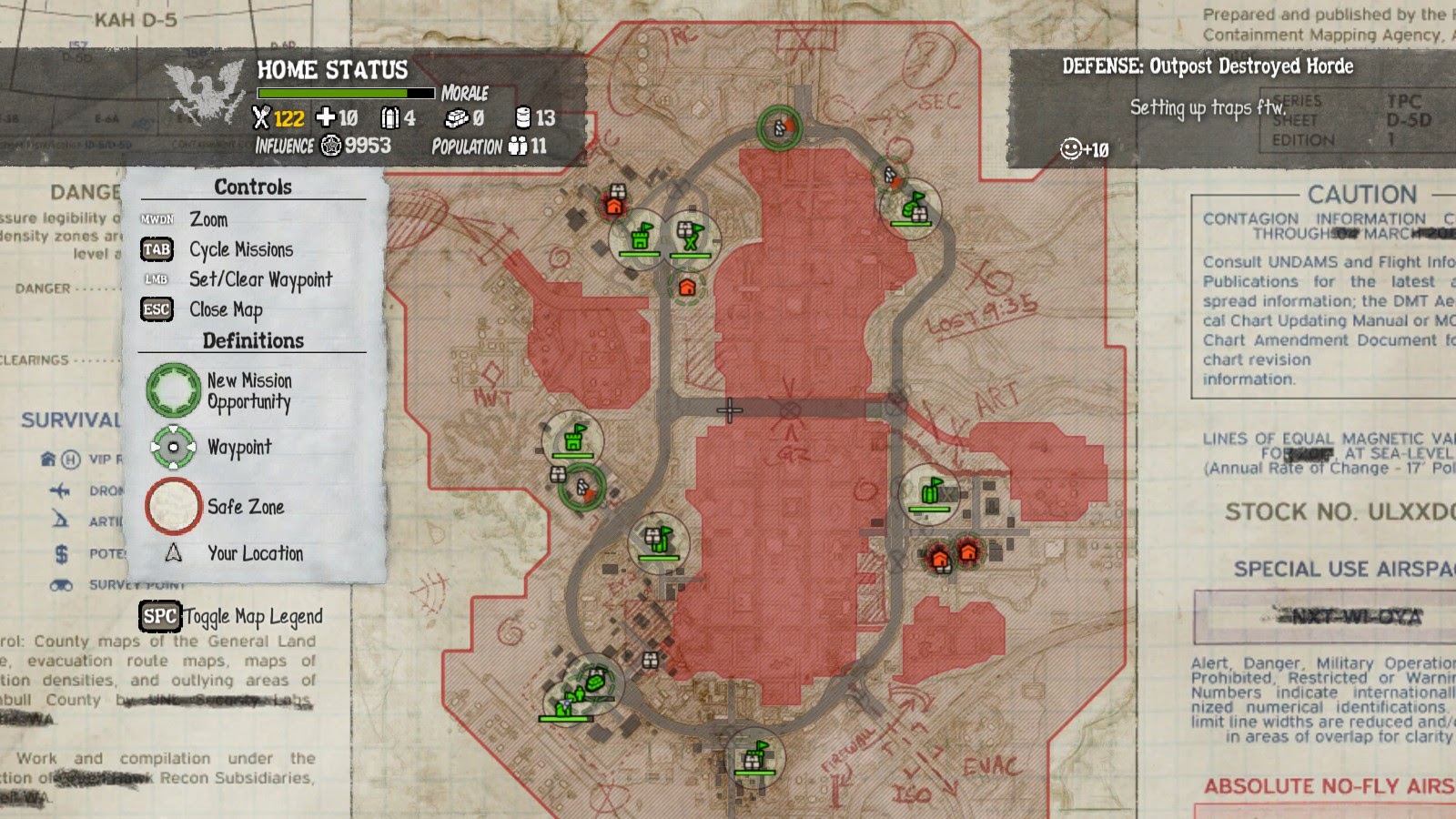Select the ammo supply icon showing 4

click(390, 116)
